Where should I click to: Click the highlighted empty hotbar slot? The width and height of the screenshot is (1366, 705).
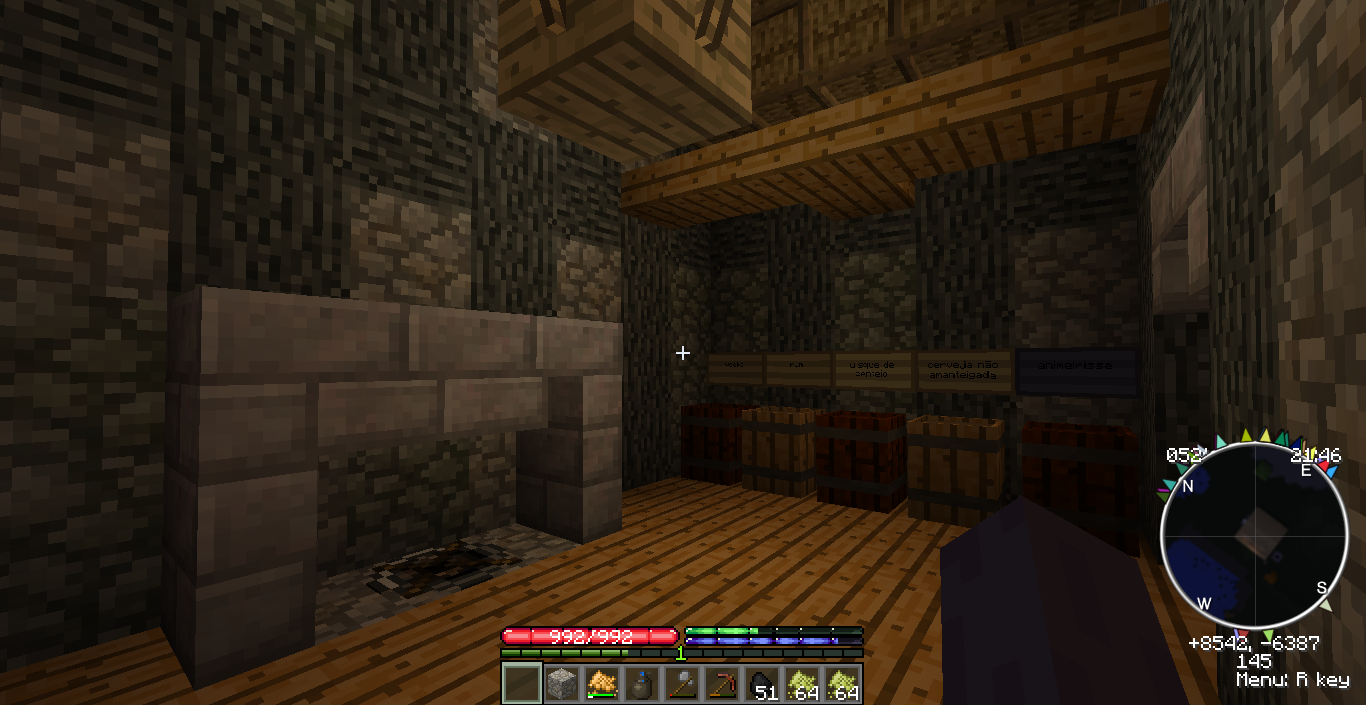521,684
